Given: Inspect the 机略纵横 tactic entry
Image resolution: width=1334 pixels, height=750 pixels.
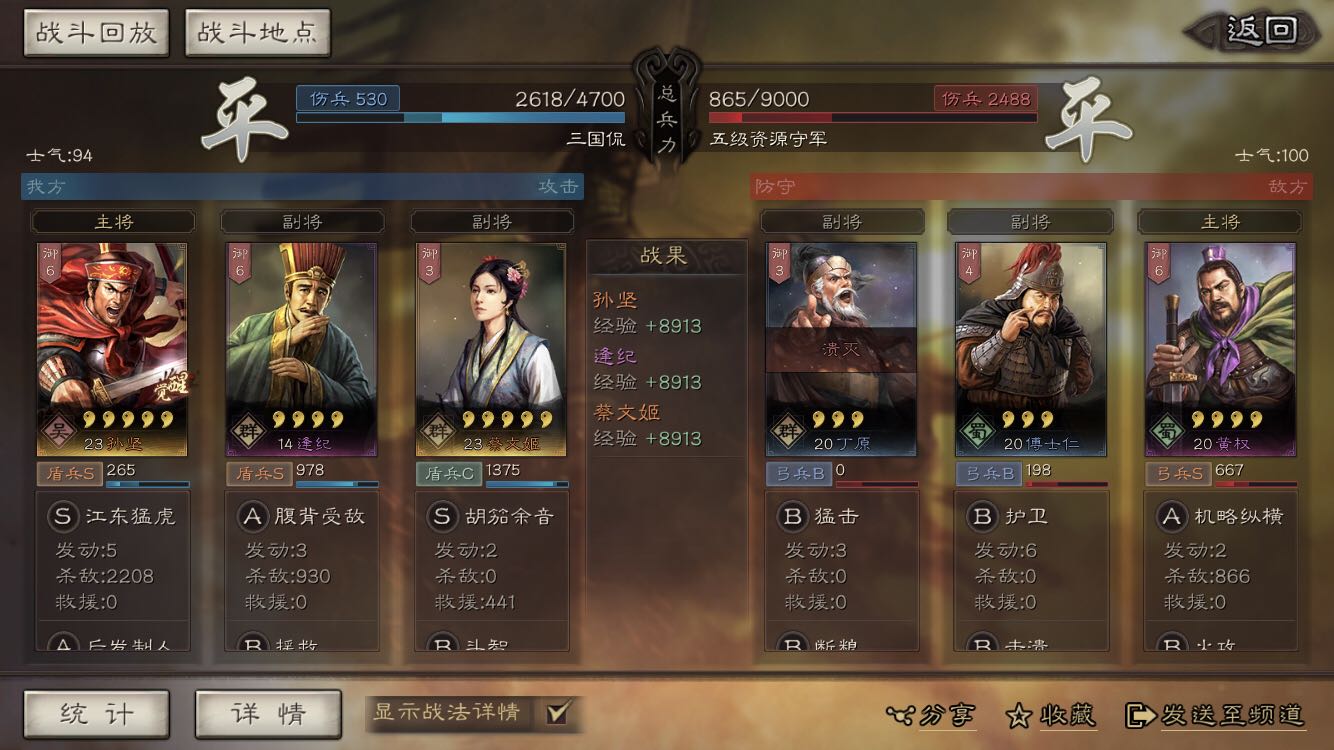Looking at the screenshot, I should tap(1221, 517).
